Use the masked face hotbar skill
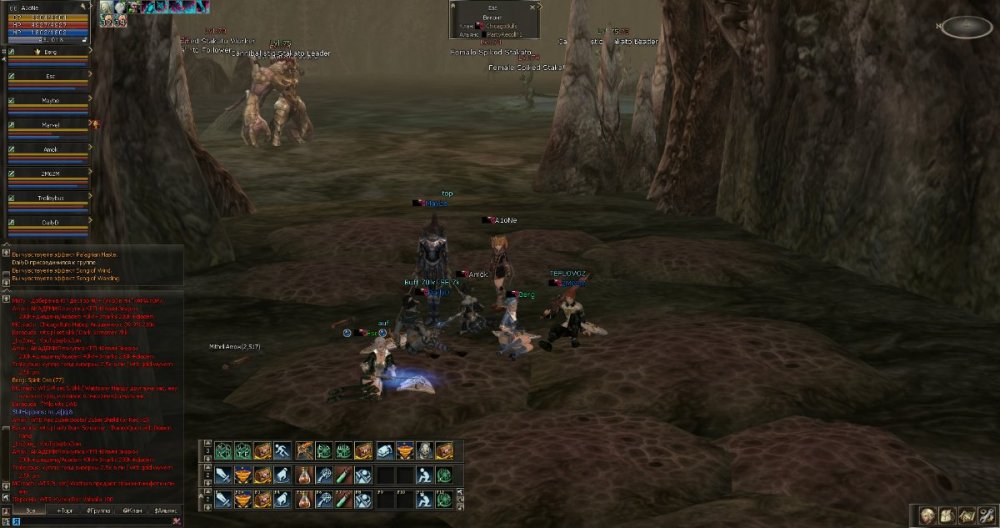The height and width of the screenshot is (528, 1000). 425,451
